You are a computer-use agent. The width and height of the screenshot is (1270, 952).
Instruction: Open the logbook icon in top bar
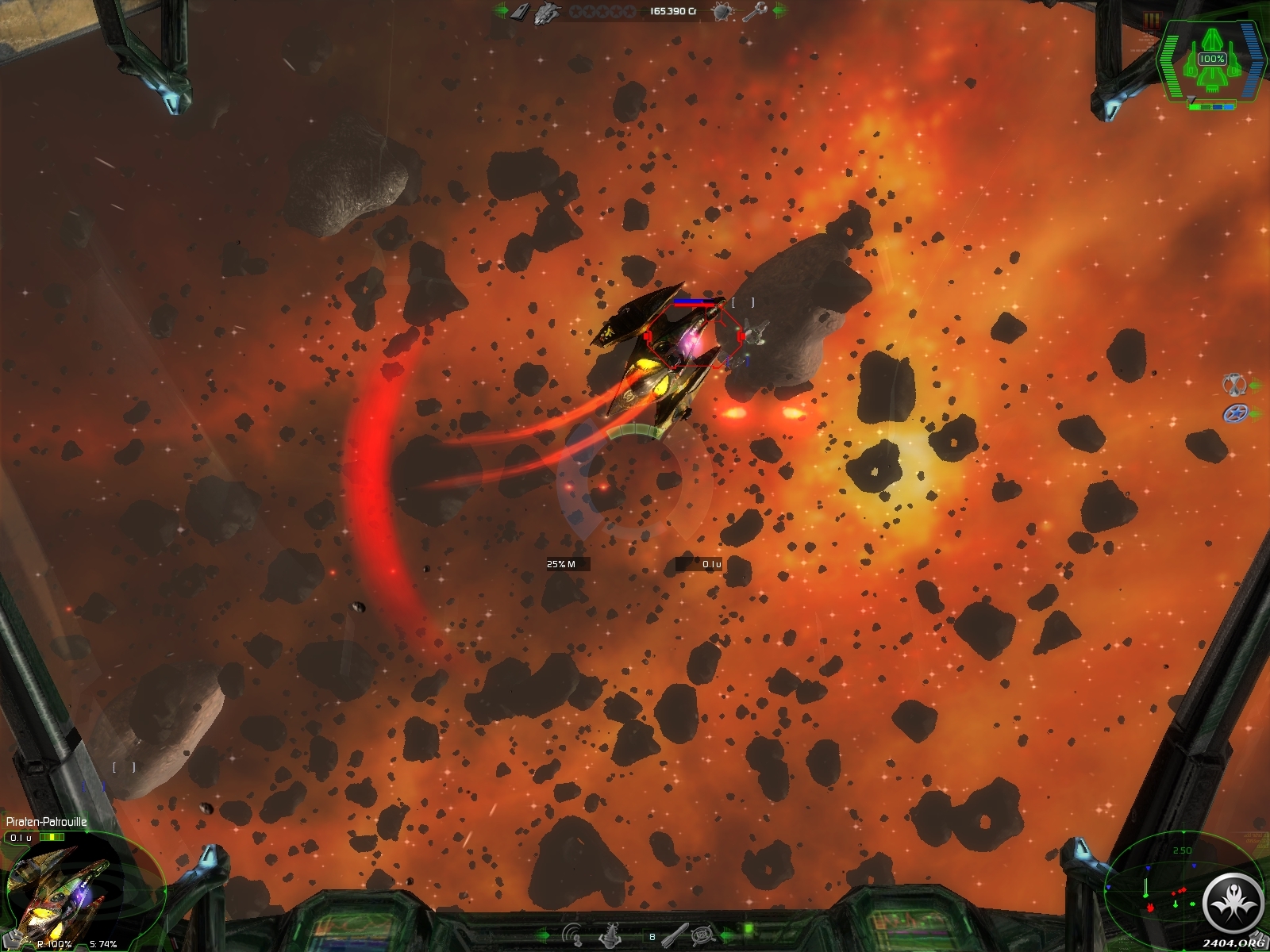point(519,11)
